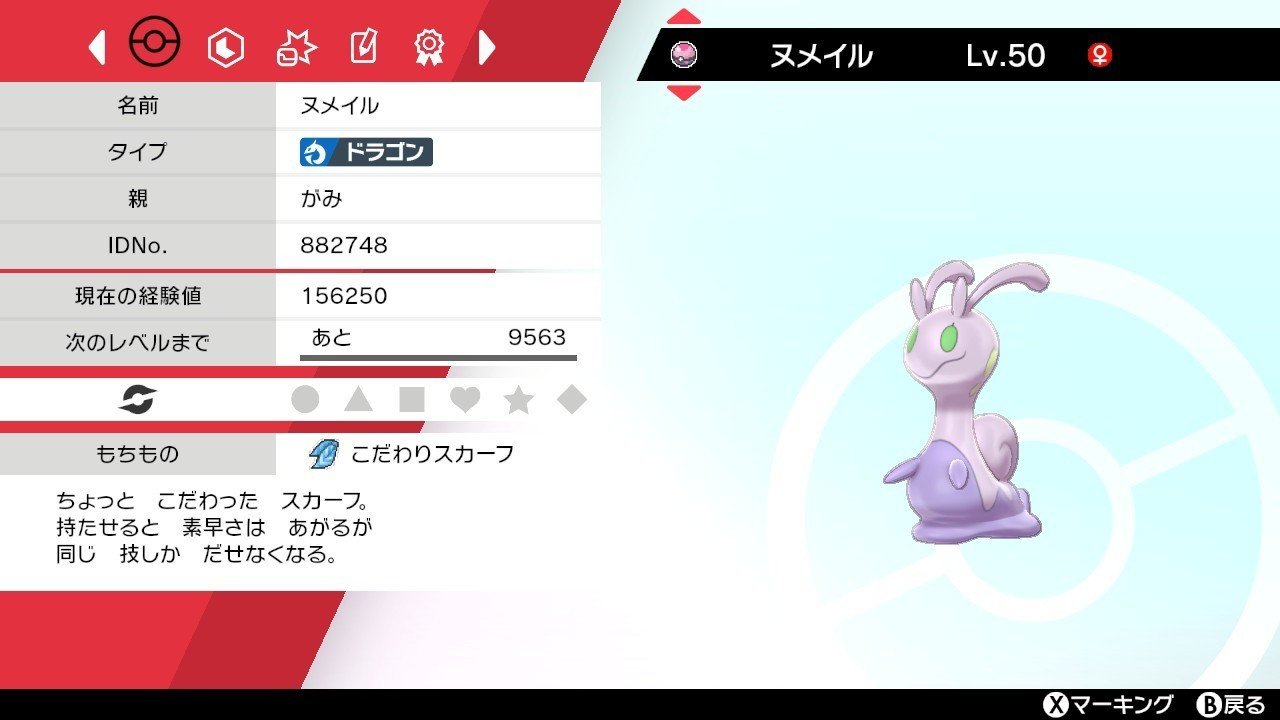The width and height of the screenshot is (1280, 720).
Task: Toggle the star marking
Action: click(518, 398)
